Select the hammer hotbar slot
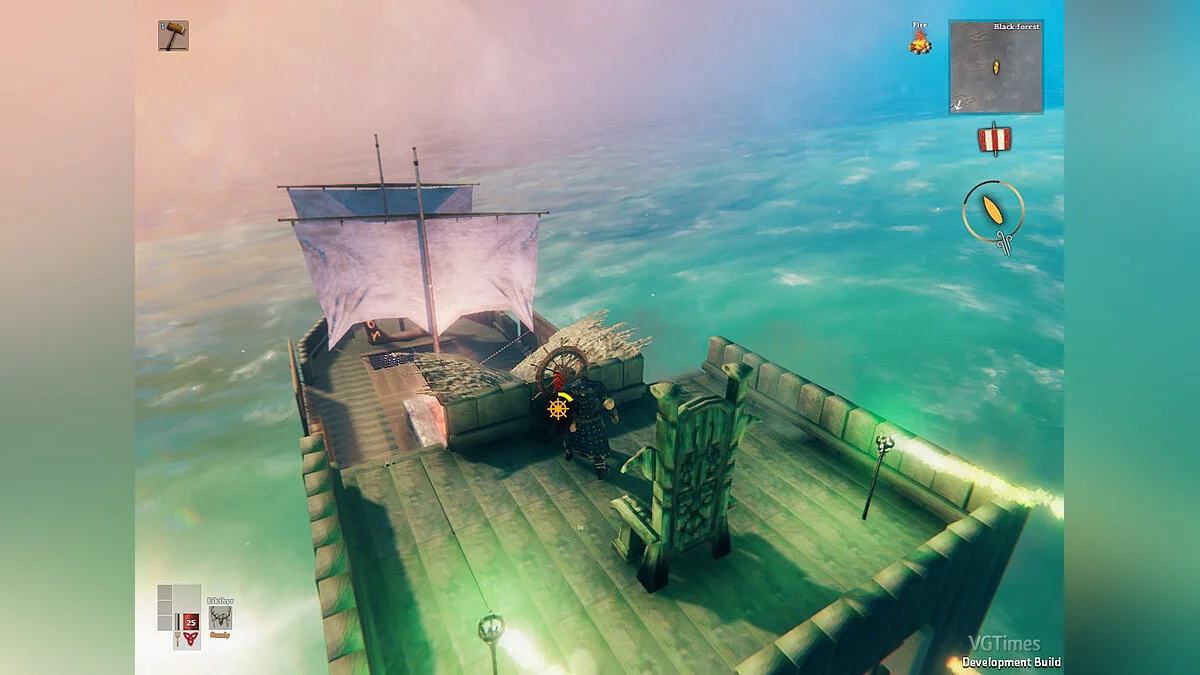 point(173,36)
